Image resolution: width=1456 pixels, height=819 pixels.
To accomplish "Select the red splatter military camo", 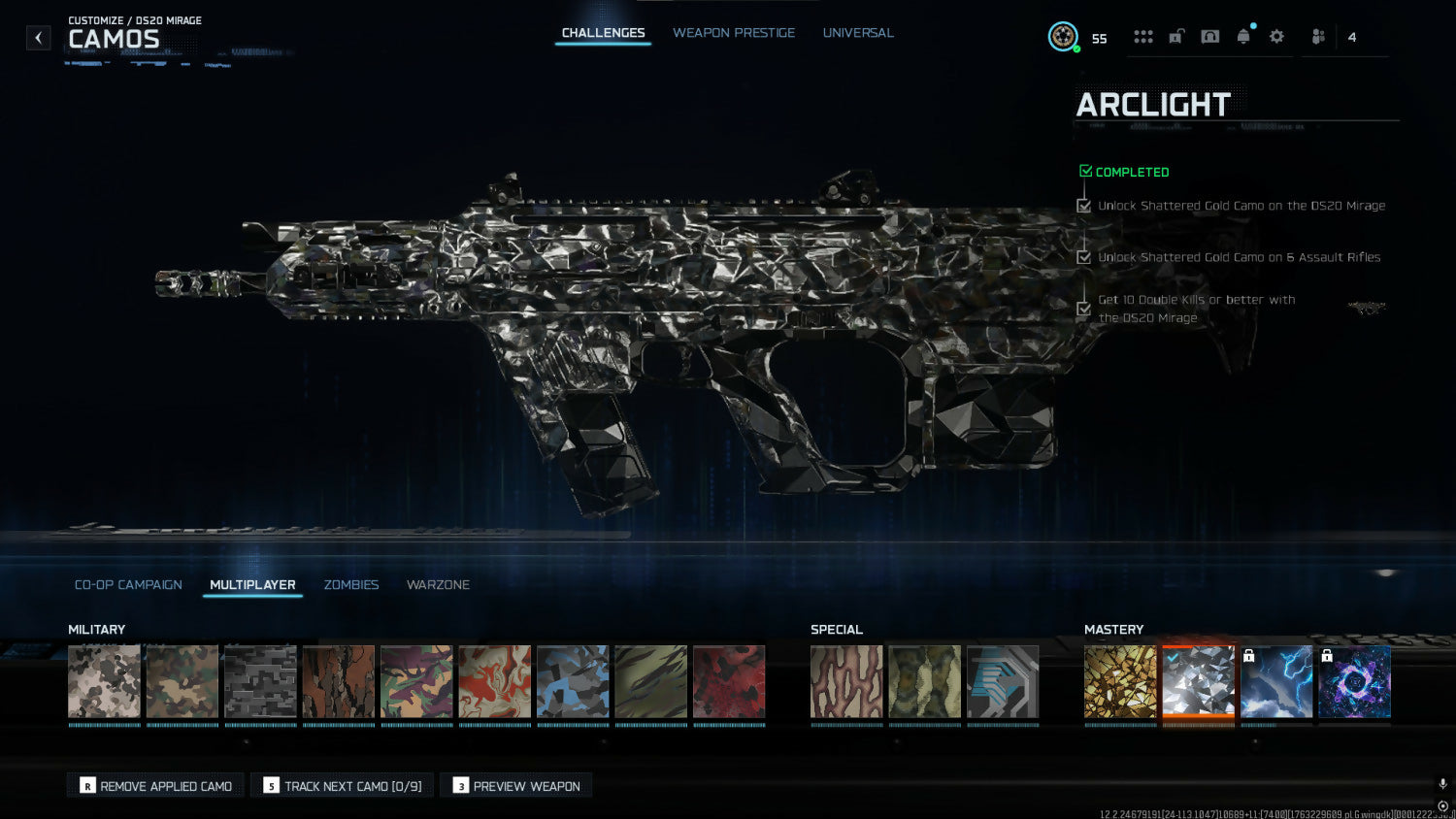I will (x=729, y=682).
